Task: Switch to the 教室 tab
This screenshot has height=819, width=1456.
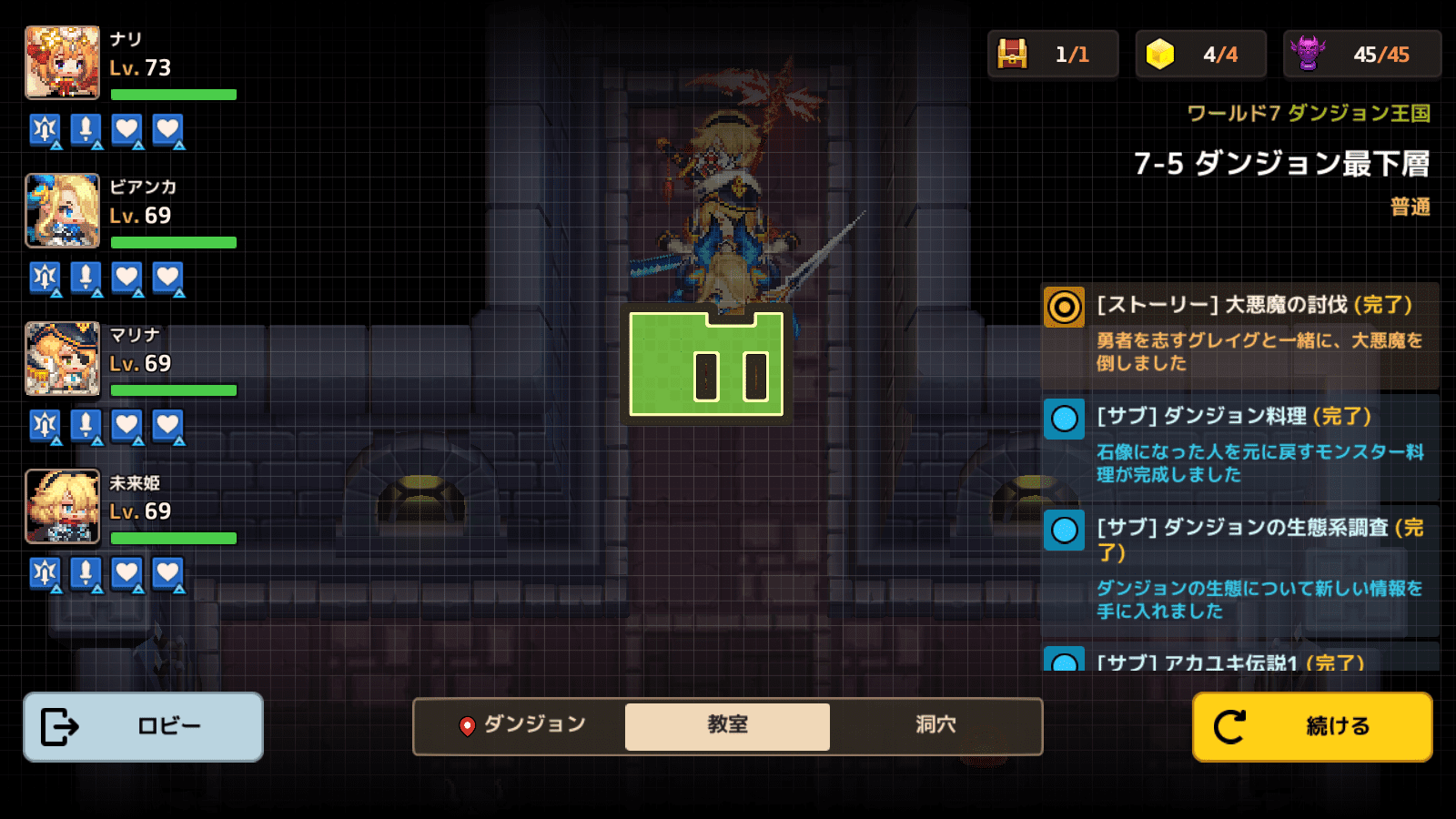Action: click(x=727, y=726)
